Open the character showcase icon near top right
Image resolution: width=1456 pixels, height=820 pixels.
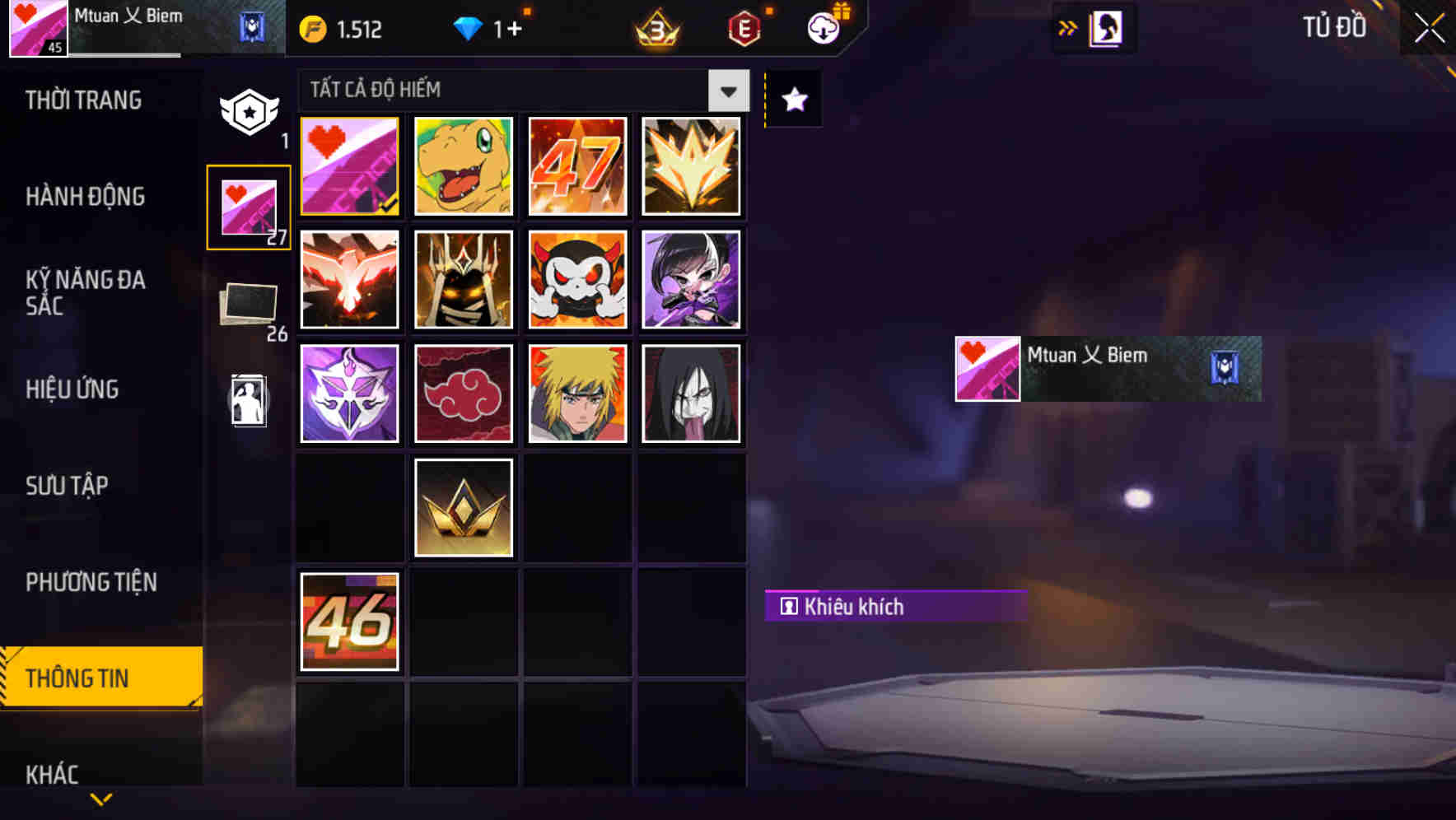(1106, 27)
